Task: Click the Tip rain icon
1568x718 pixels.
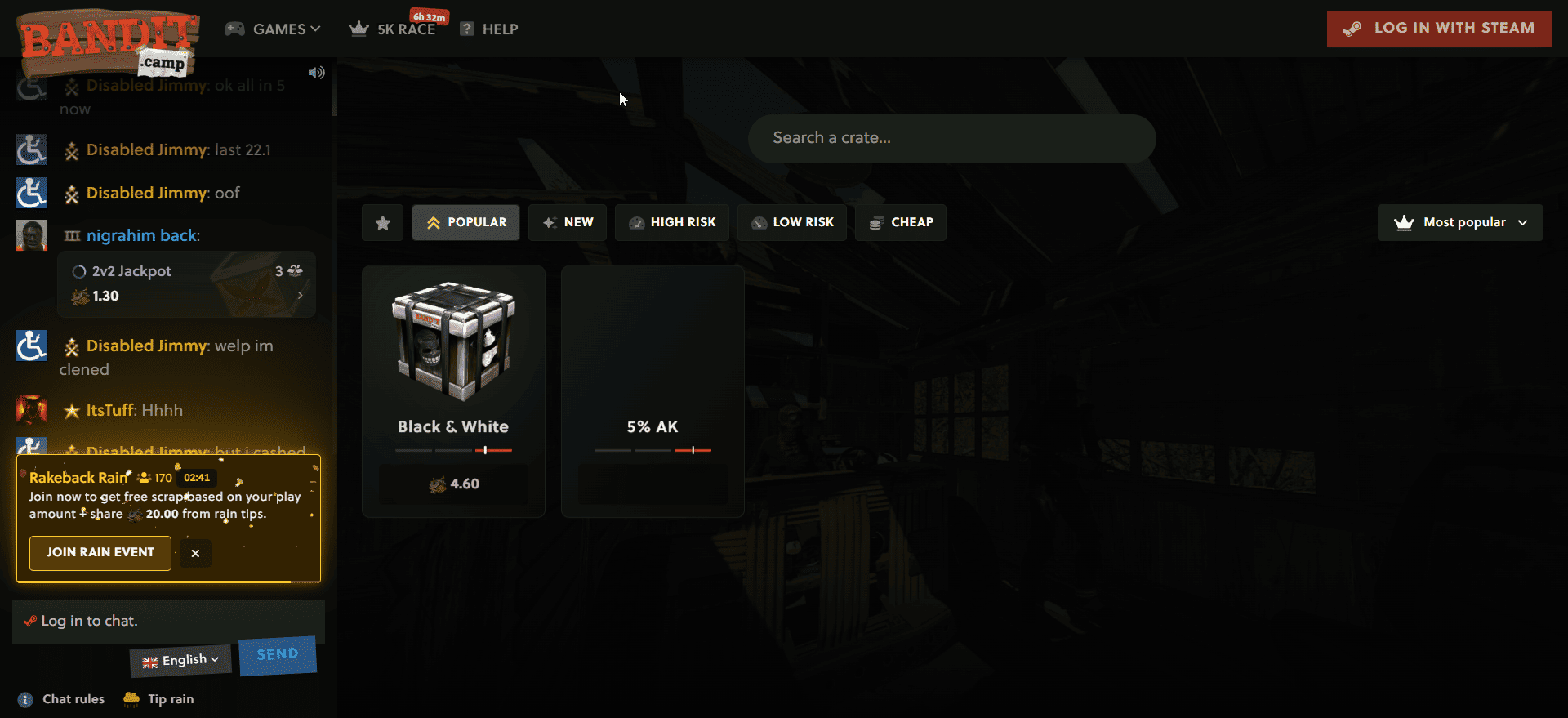Action: click(x=131, y=699)
